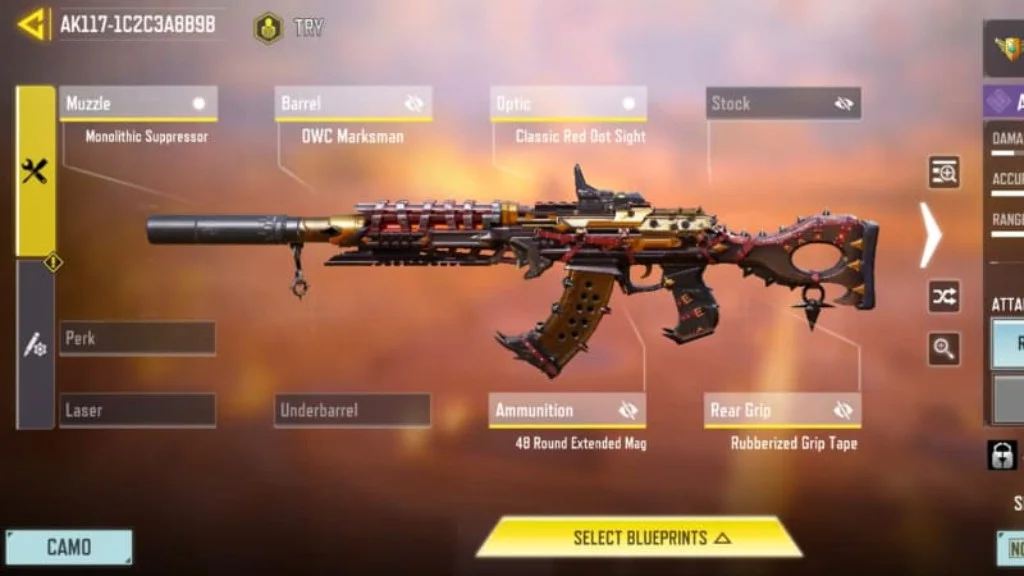Open the CAMO menu
The width and height of the screenshot is (1024, 576).
point(69,547)
